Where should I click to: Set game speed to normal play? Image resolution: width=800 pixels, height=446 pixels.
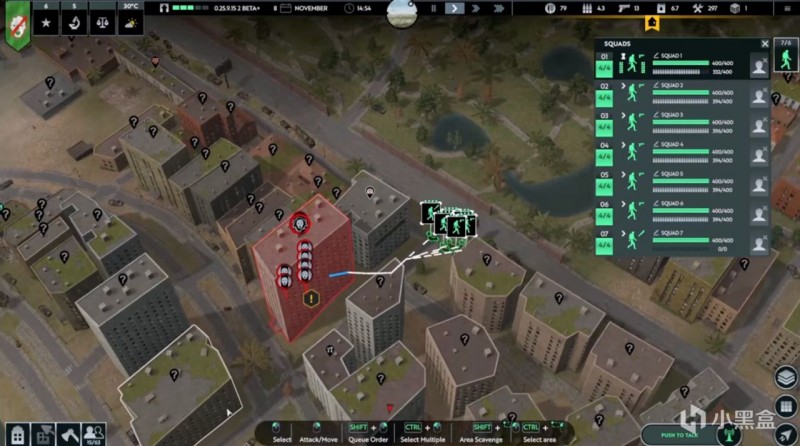455,8
